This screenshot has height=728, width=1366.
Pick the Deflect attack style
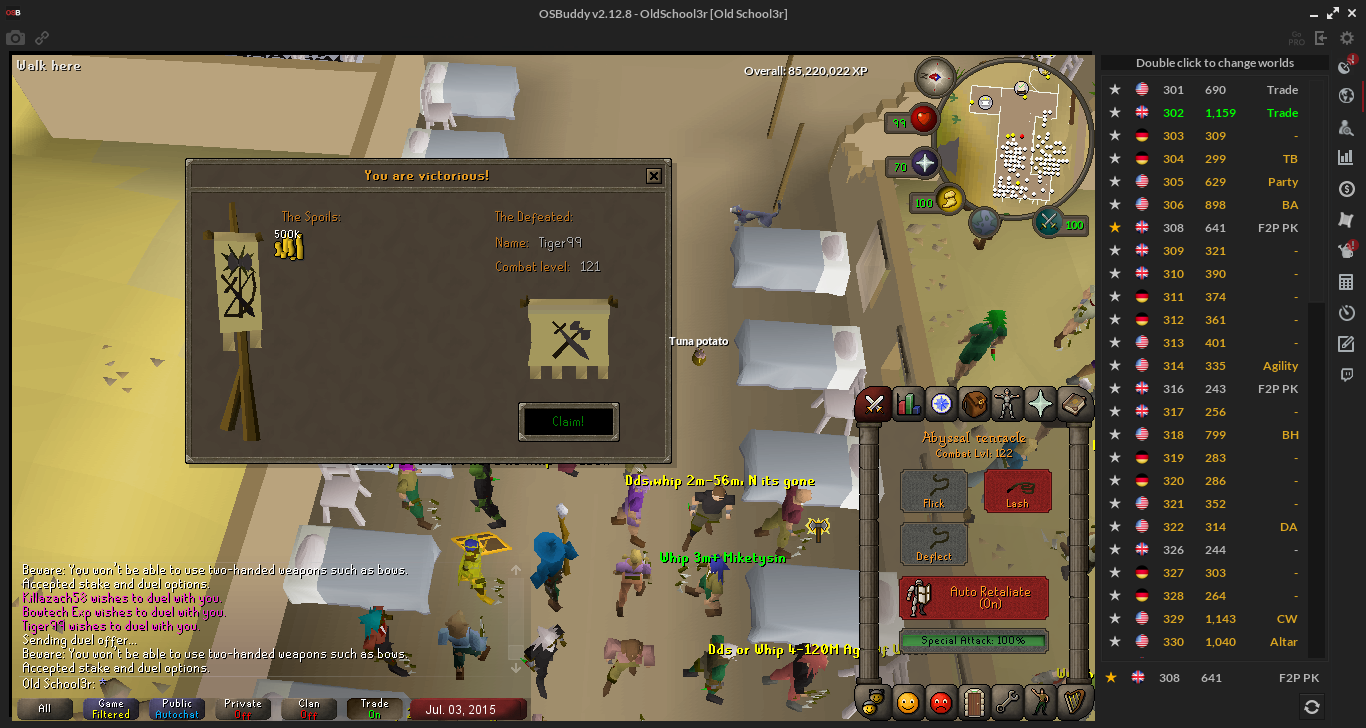(933, 544)
